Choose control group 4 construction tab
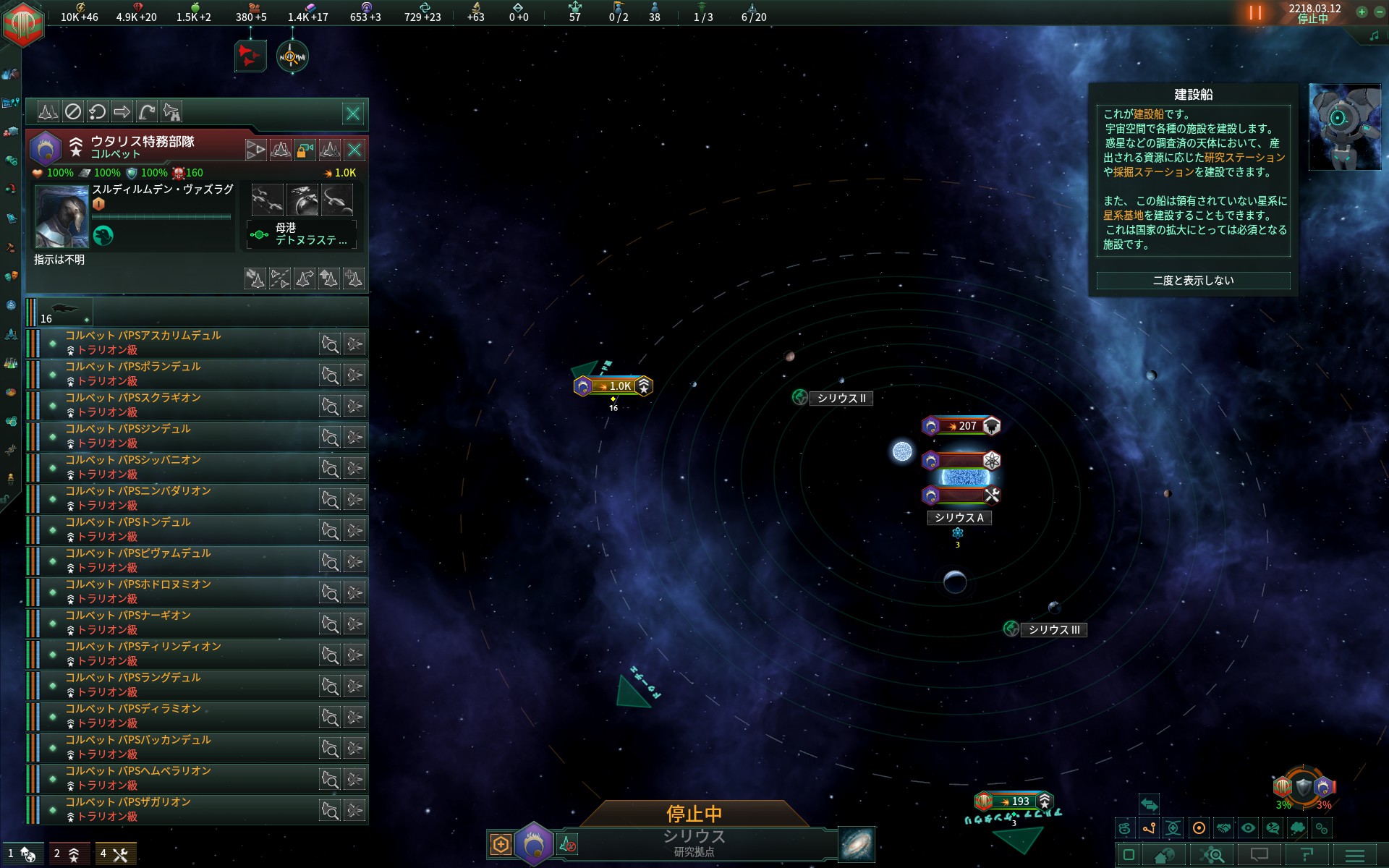1389x868 pixels. point(115,854)
